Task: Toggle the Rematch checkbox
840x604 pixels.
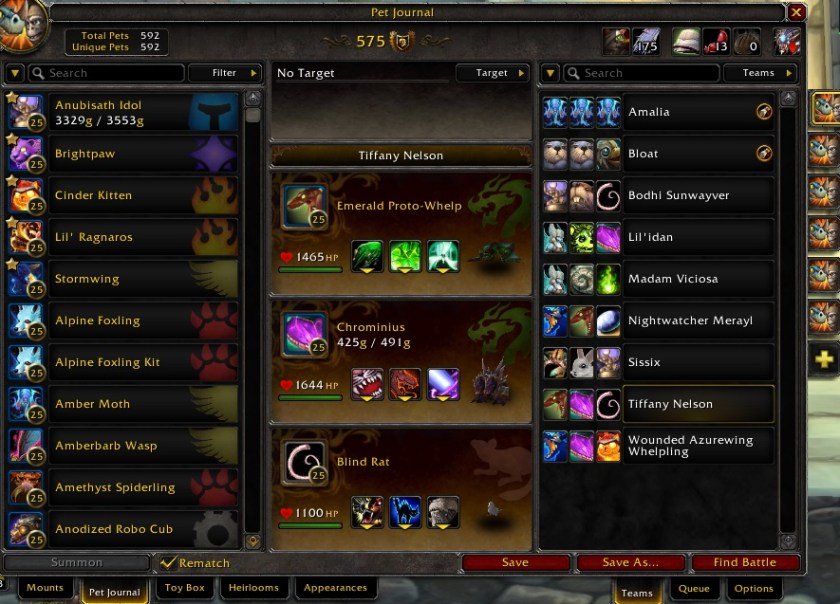Action: [x=169, y=563]
